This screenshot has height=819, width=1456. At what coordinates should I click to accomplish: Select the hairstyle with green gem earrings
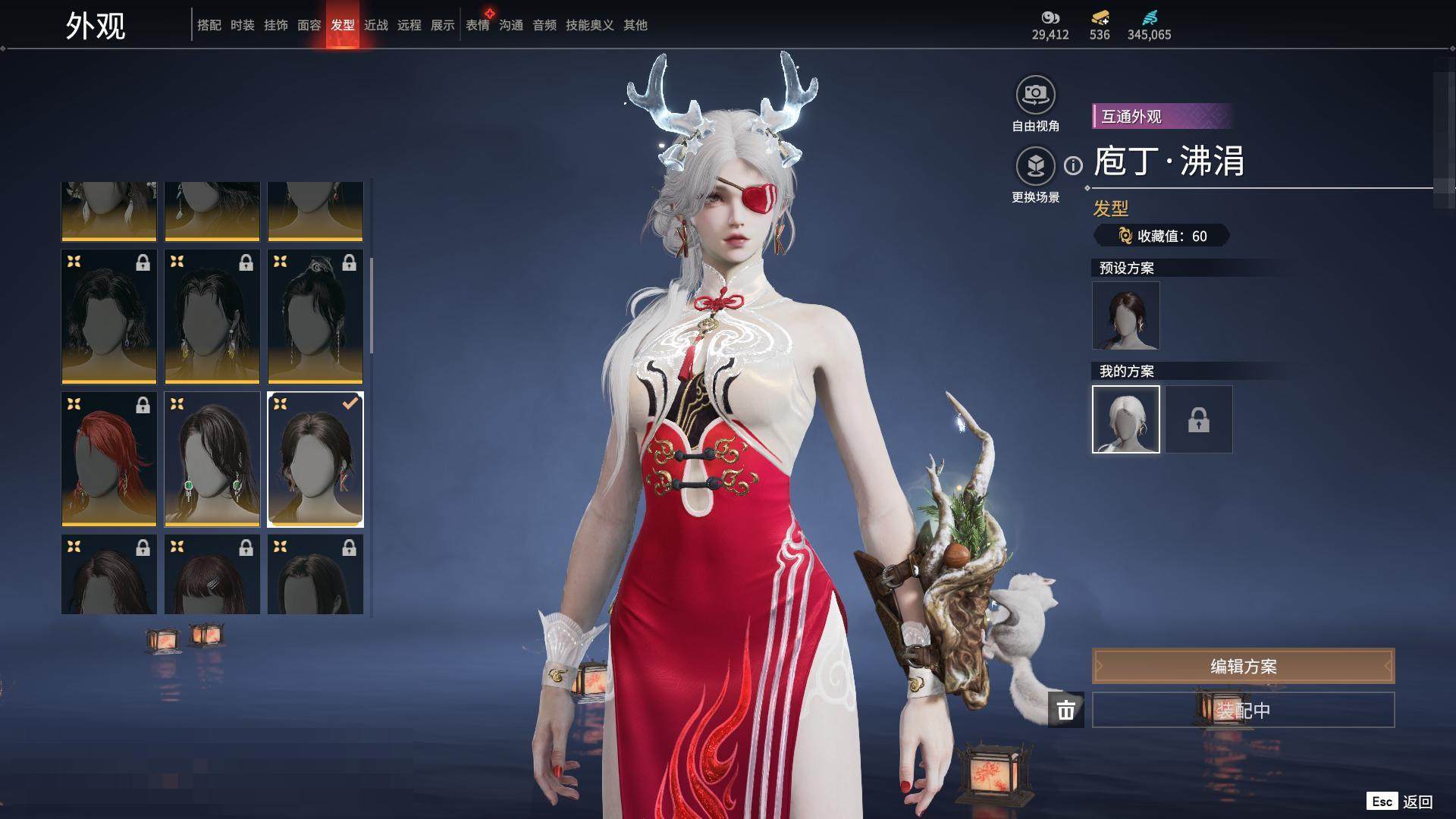212,459
